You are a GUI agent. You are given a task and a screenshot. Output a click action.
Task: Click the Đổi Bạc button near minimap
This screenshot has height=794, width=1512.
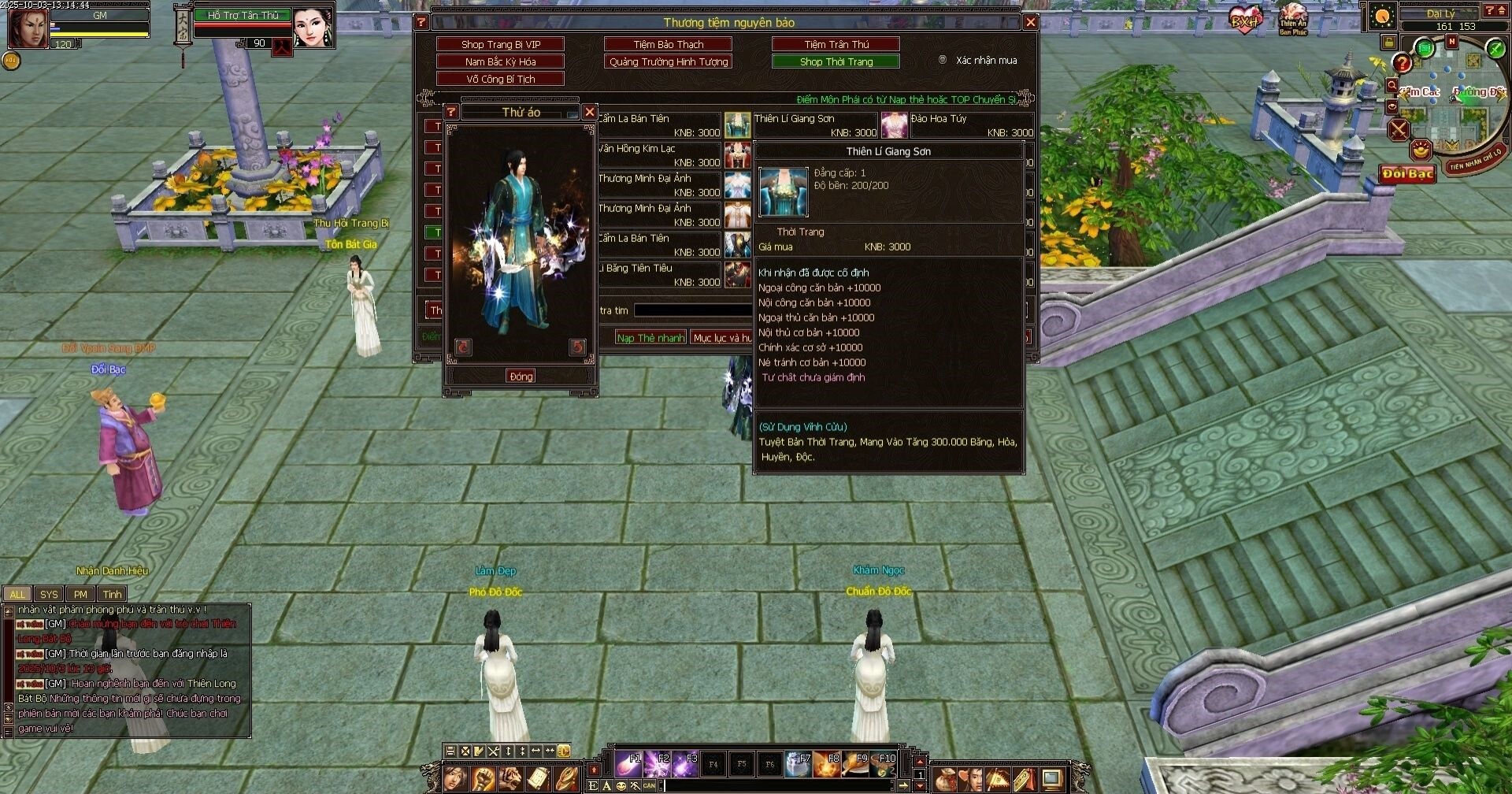tap(1407, 174)
